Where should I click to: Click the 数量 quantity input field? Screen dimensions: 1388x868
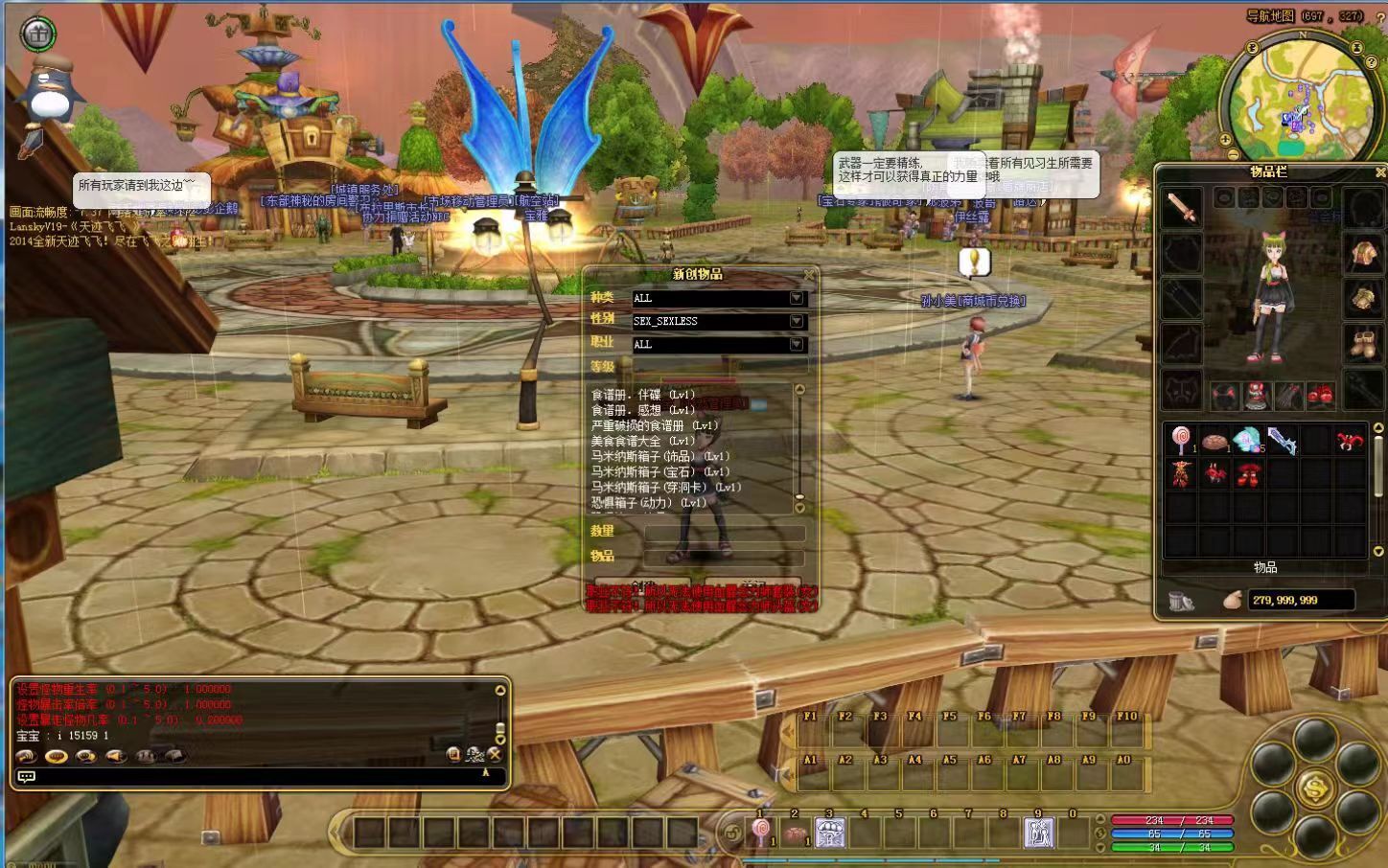click(x=724, y=533)
